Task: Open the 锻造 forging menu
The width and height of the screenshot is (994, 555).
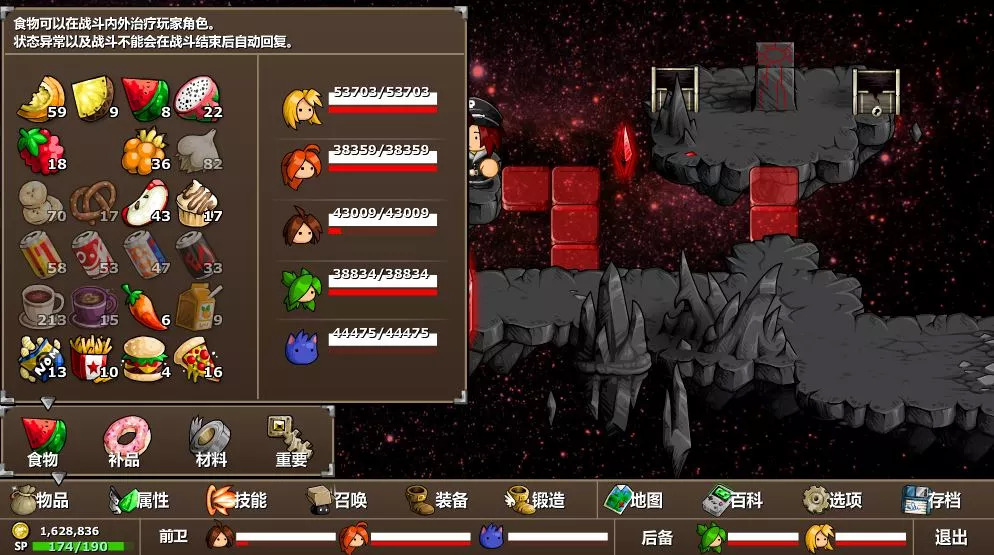Action: click(x=536, y=499)
